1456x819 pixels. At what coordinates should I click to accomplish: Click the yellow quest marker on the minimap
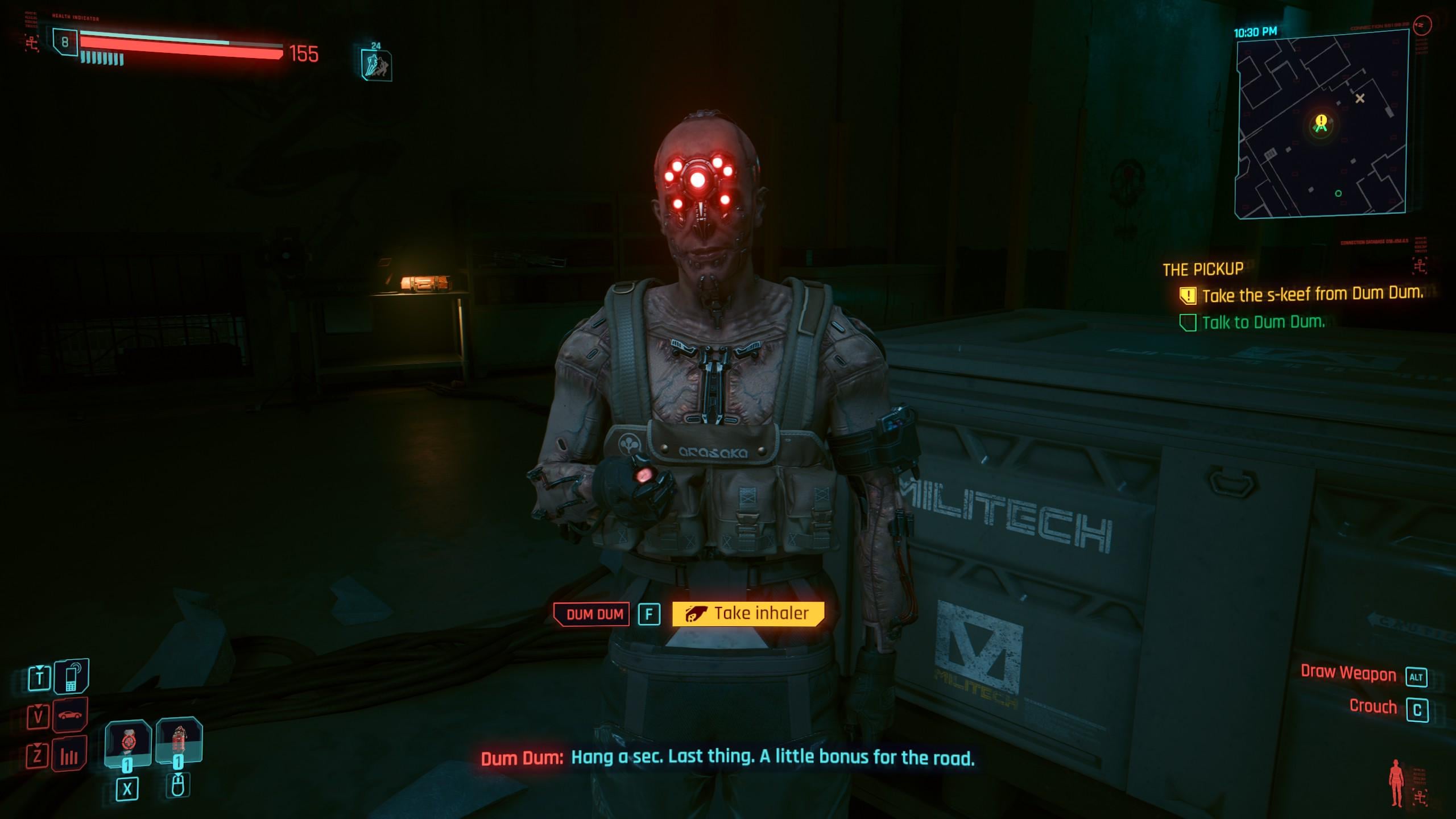coord(1321,121)
